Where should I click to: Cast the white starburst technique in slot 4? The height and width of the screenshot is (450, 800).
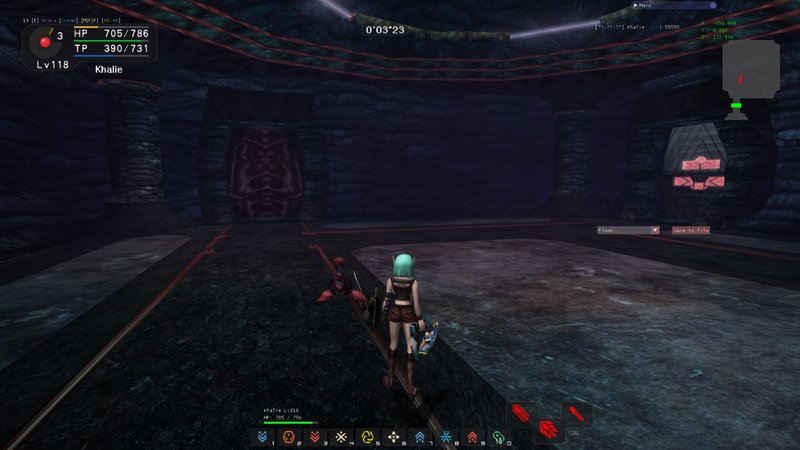pos(341,436)
